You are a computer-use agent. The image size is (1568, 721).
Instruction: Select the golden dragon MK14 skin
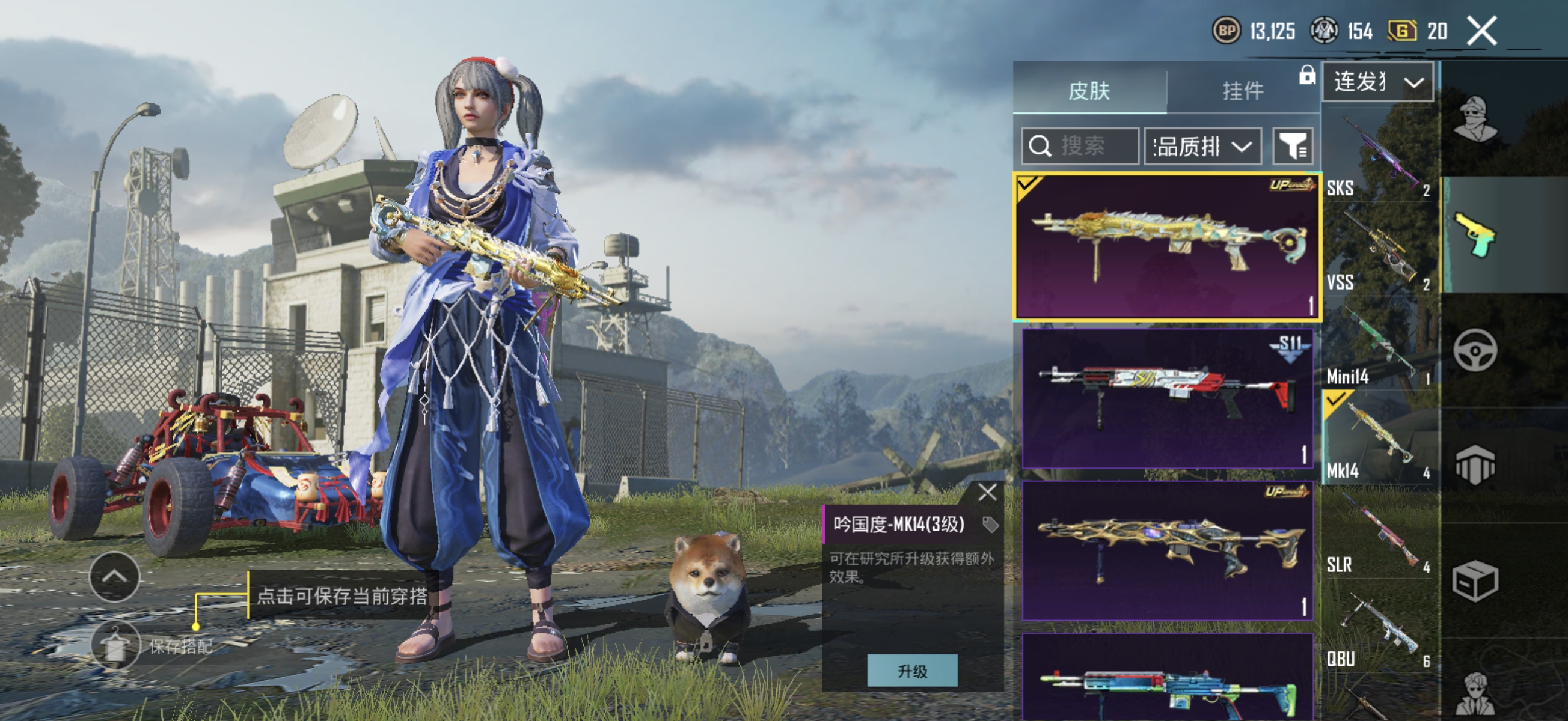[1166, 246]
